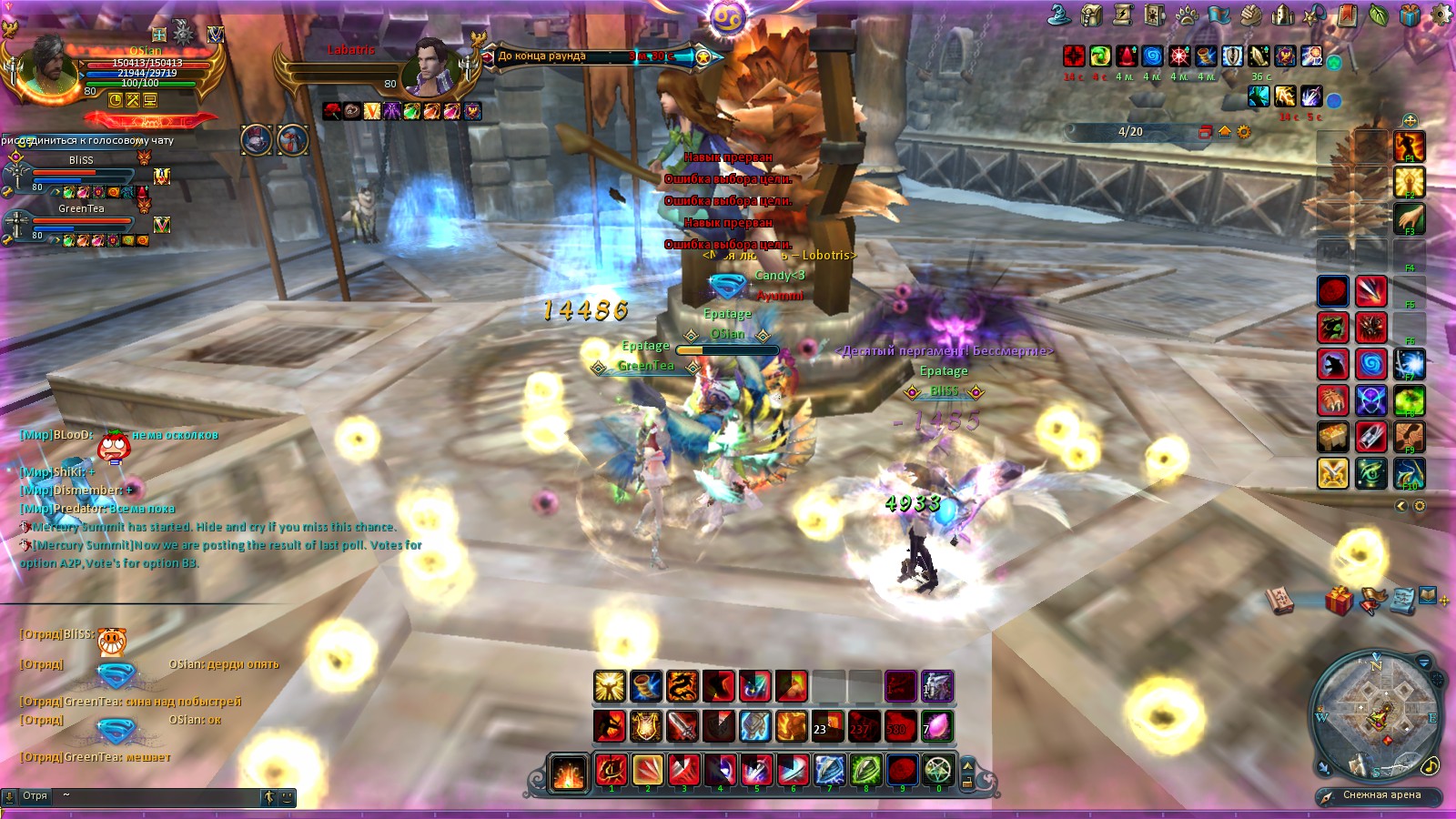Activate the golden radiant figure skill
Screen dimensions: 1456x819
[1410, 182]
